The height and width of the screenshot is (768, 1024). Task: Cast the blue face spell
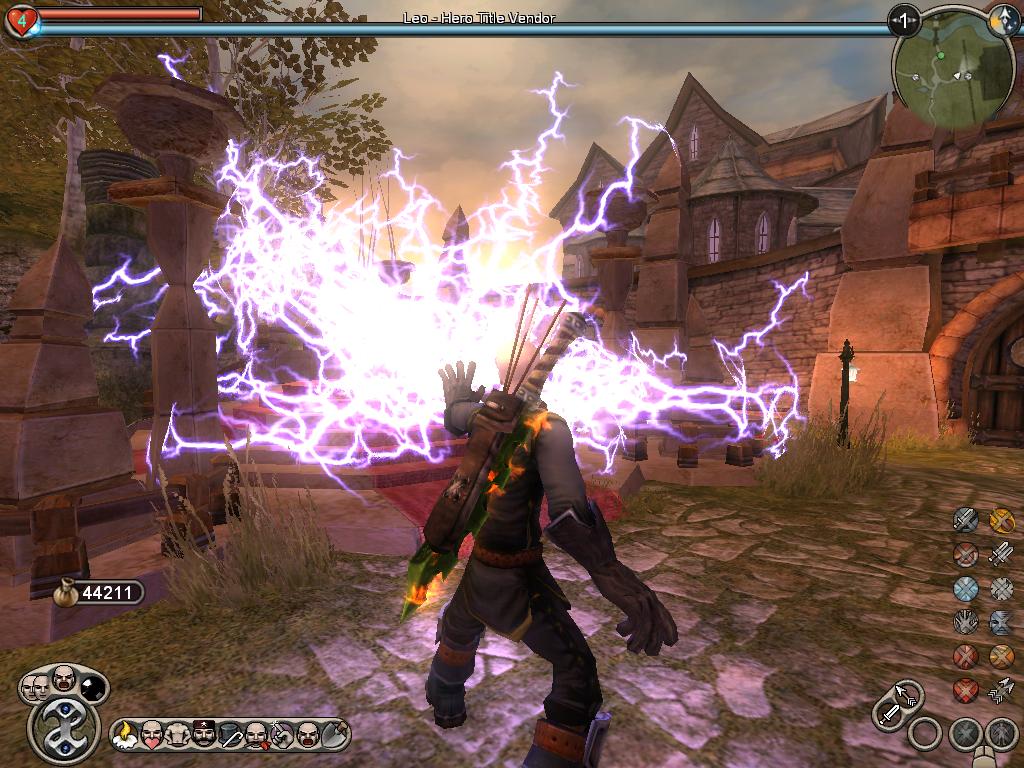click(x=1001, y=622)
